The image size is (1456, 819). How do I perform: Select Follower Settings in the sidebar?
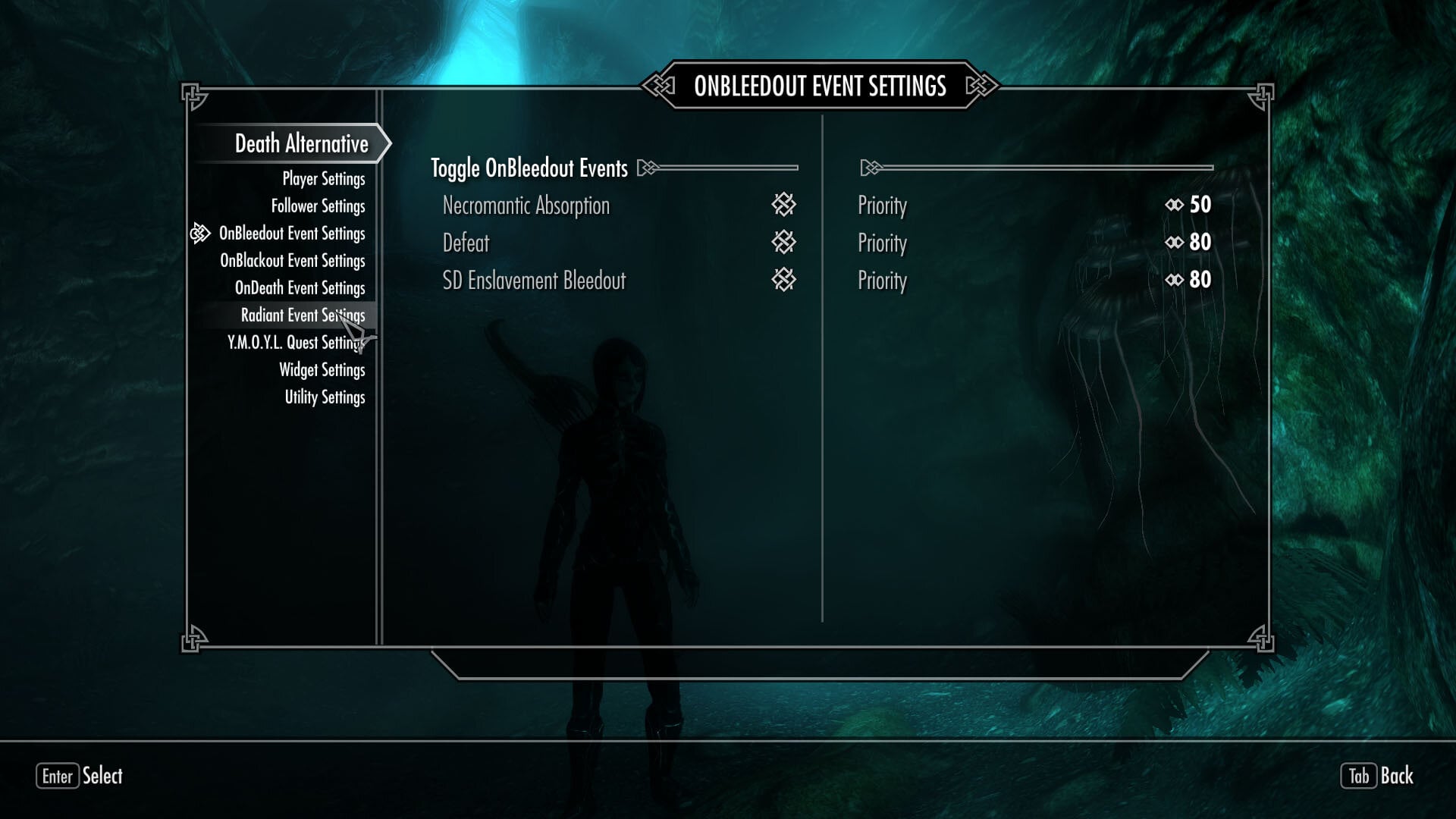pos(318,206)
